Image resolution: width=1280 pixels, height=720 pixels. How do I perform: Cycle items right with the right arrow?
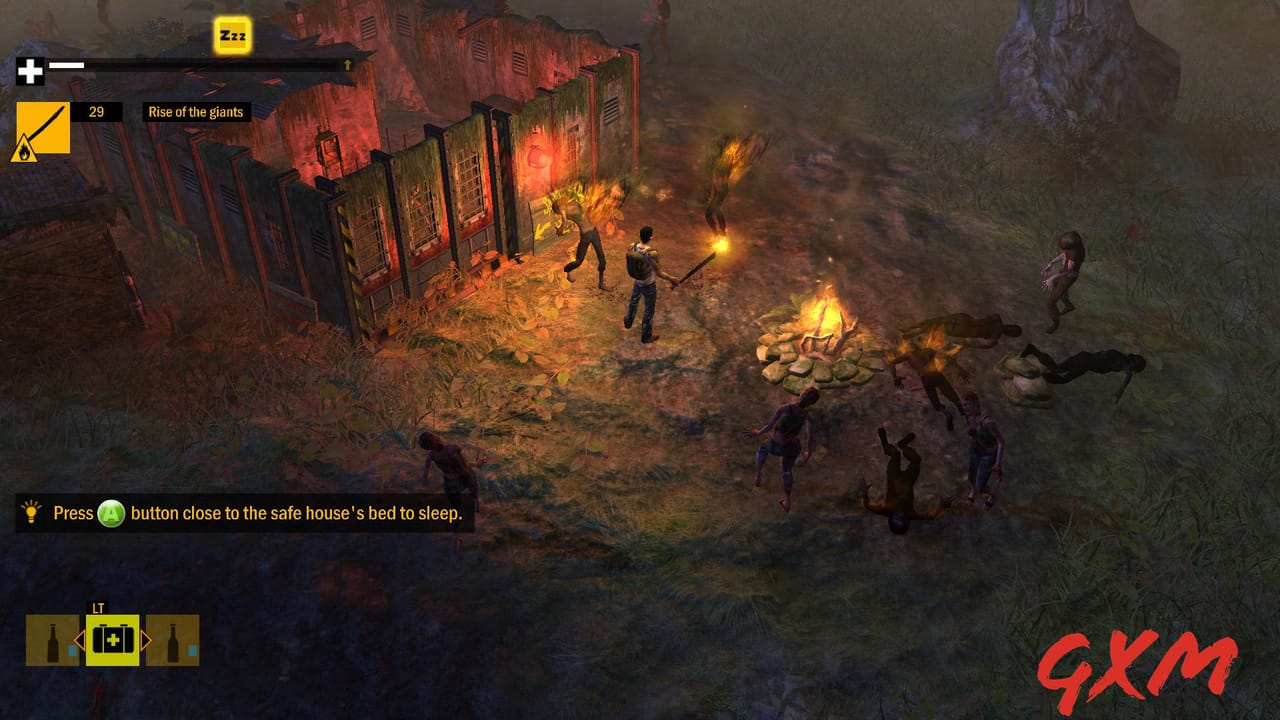tap(145, 640)
